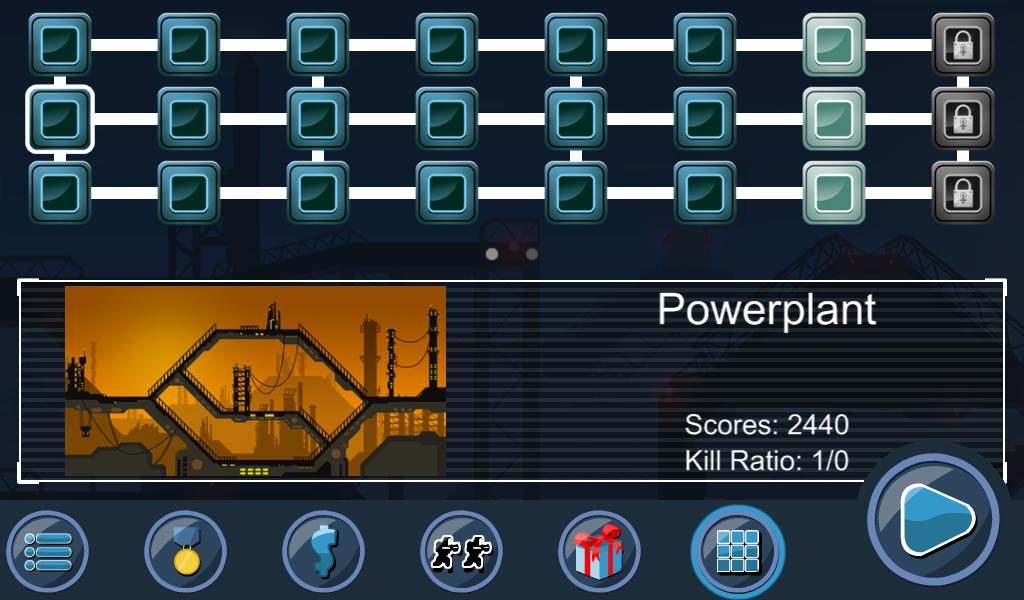
Task: Open the dollar sign shop
Action: [323, 551]
